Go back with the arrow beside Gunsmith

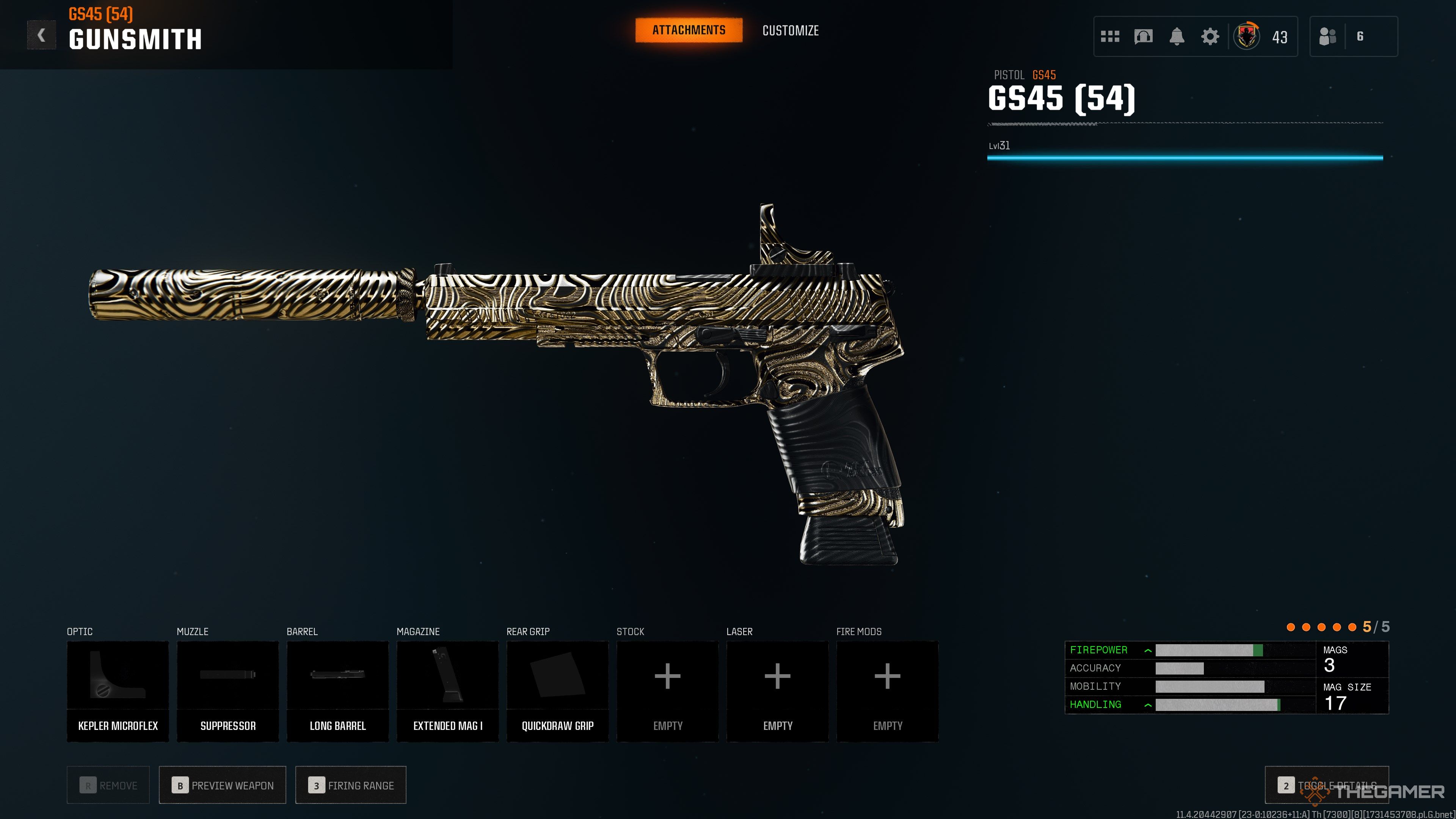[41, 36]
